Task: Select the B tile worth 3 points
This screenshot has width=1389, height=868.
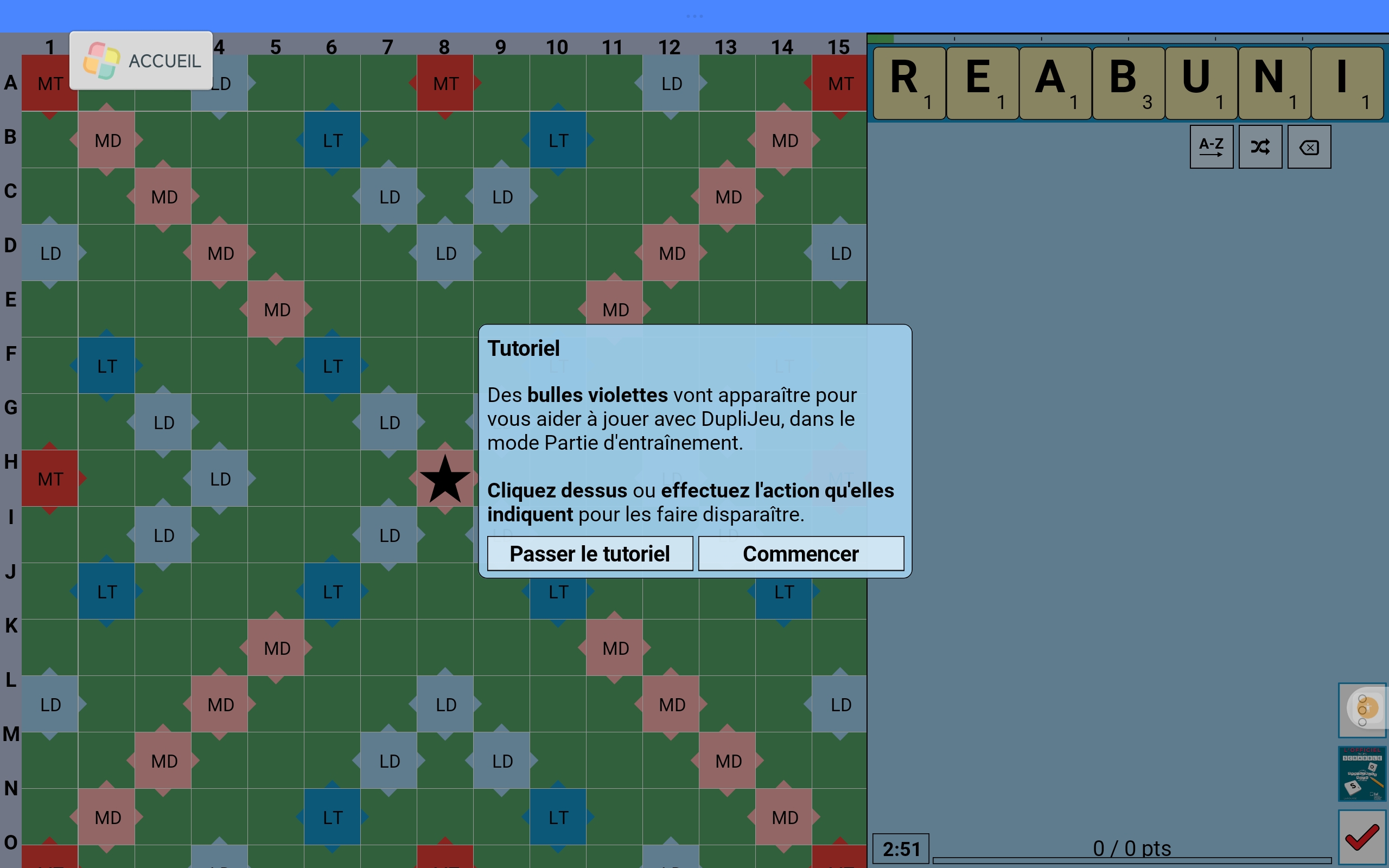Action: (x=1128, y=82)
